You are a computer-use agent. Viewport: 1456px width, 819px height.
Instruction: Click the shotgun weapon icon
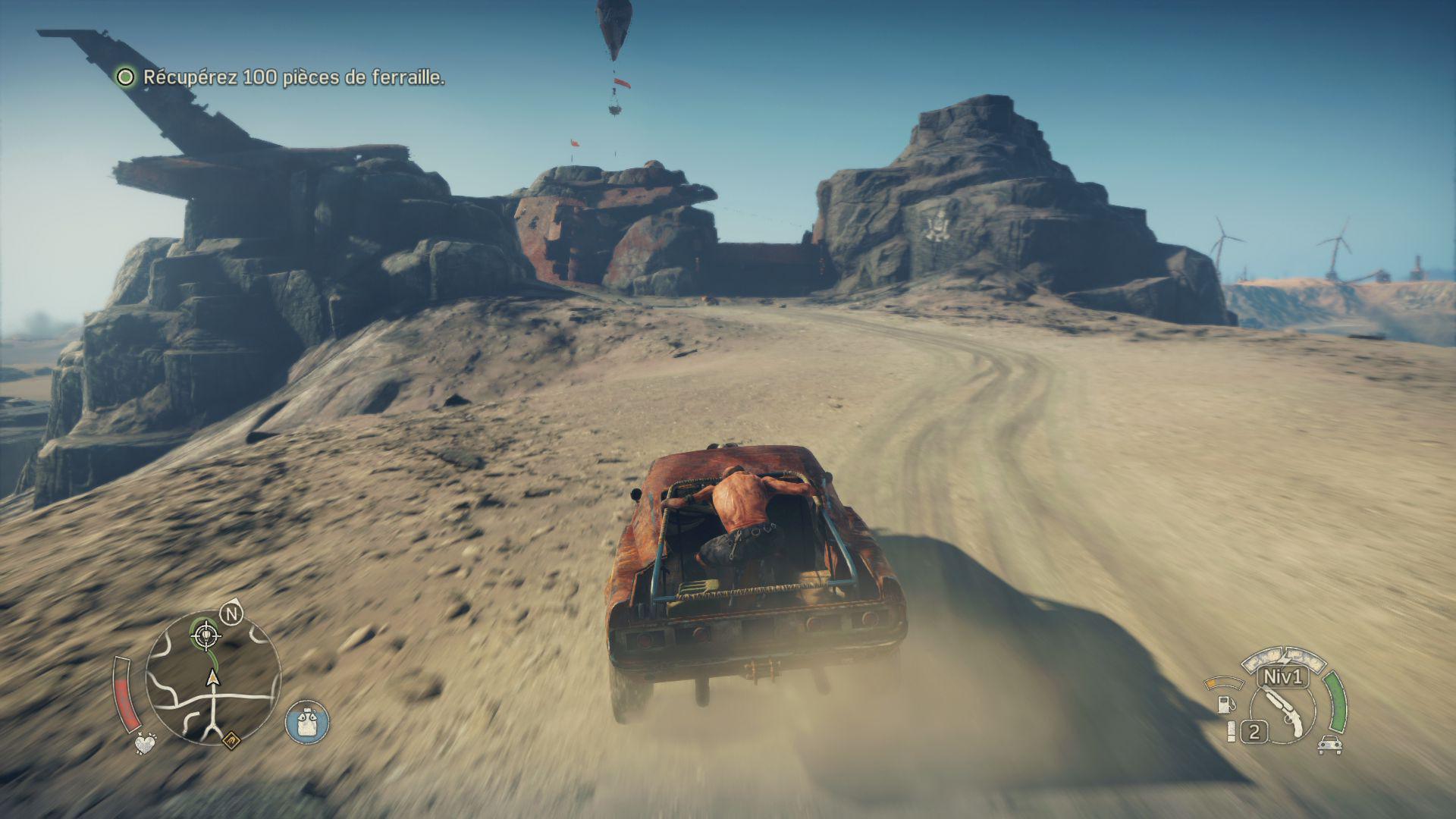point(1285,712)
